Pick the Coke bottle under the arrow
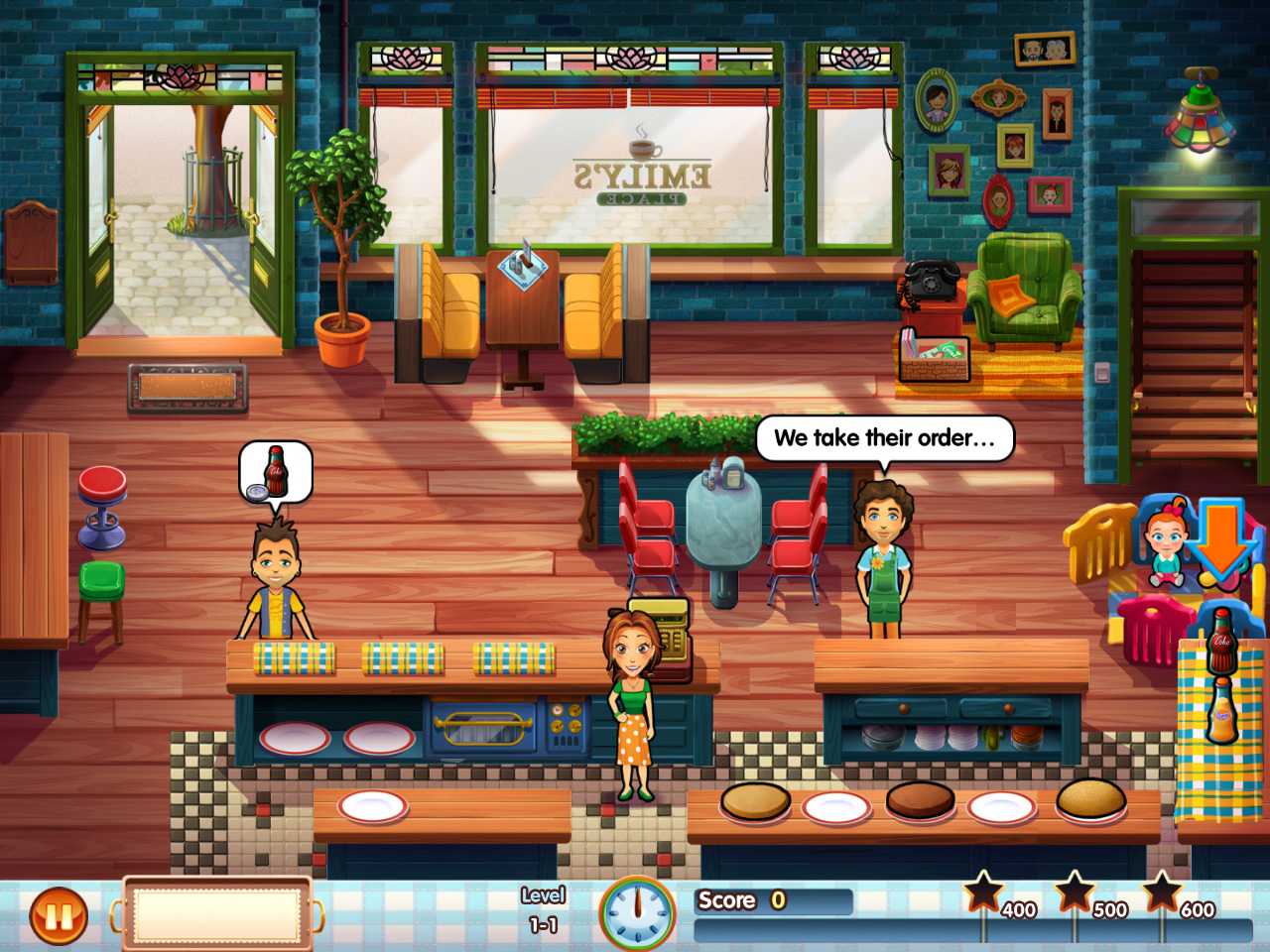 tap(1221, 640)
